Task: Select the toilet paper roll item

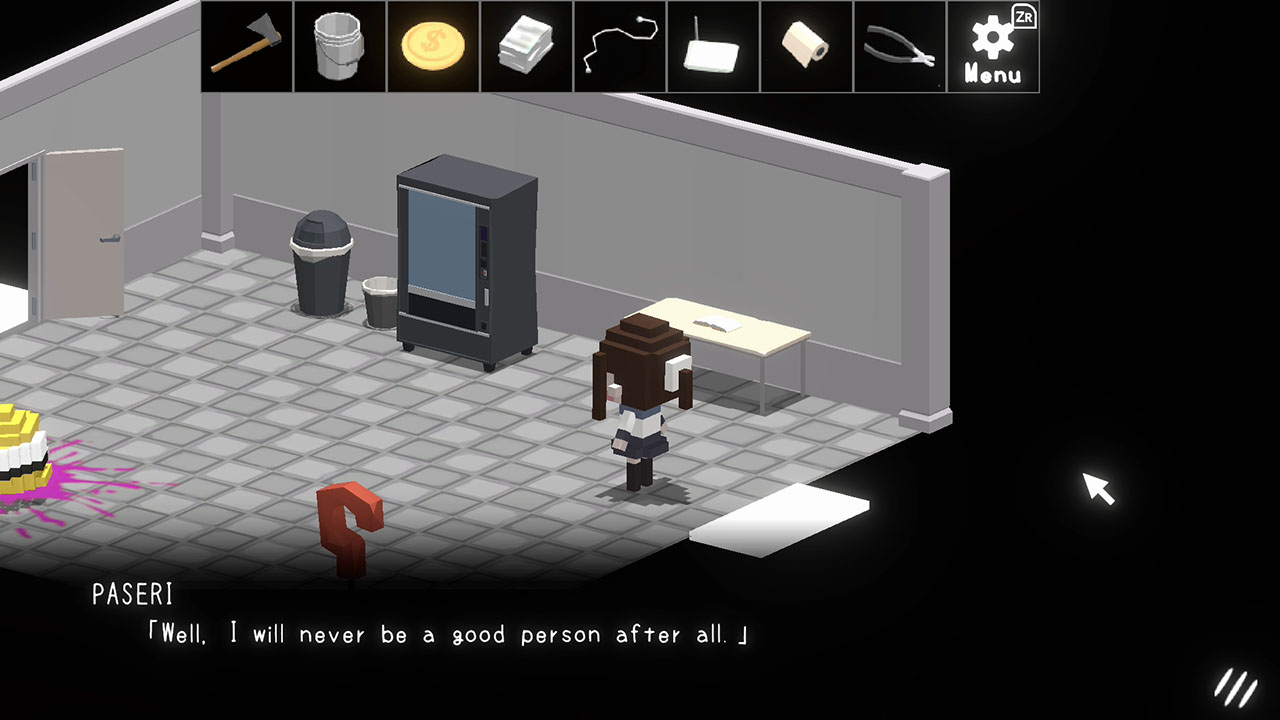Action: 806,46
